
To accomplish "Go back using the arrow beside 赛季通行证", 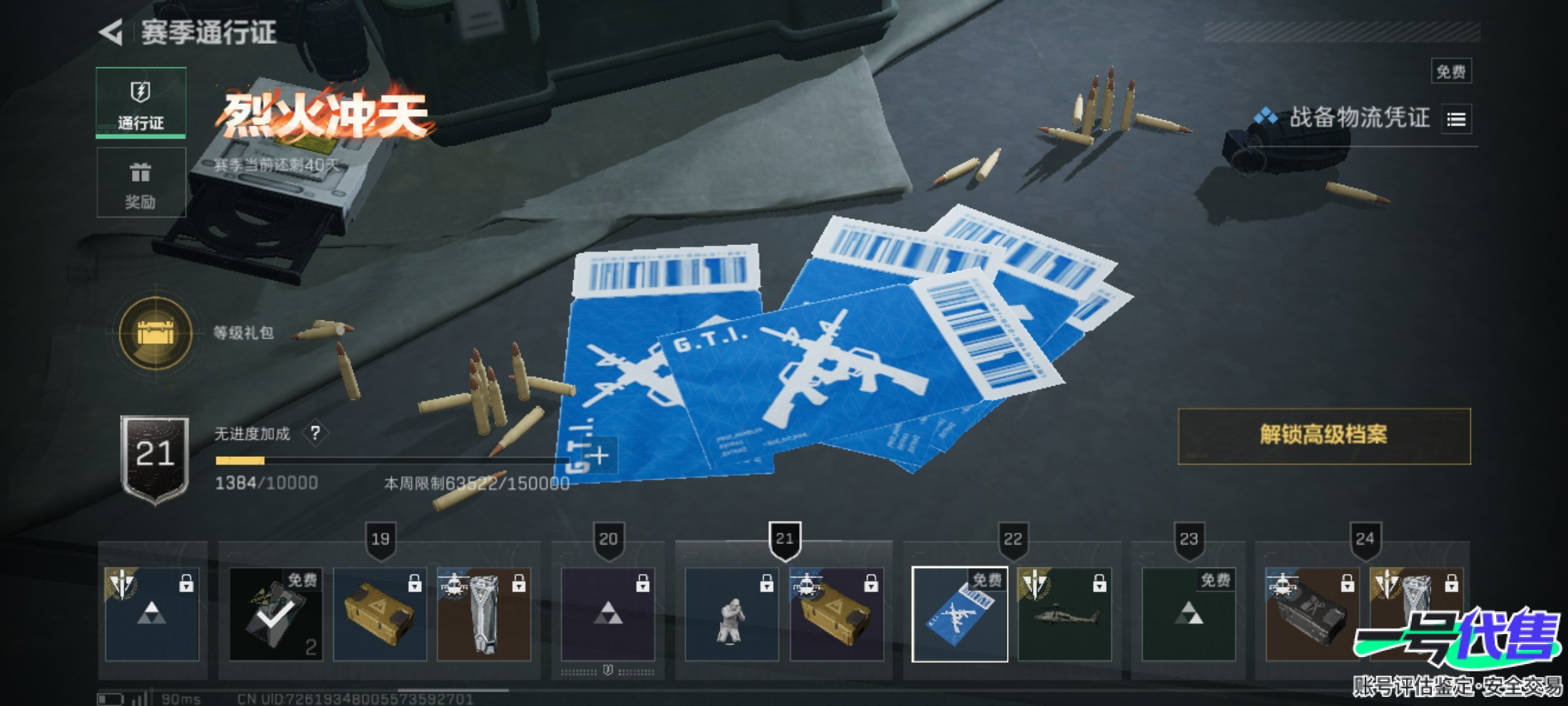I will [112, 33].
